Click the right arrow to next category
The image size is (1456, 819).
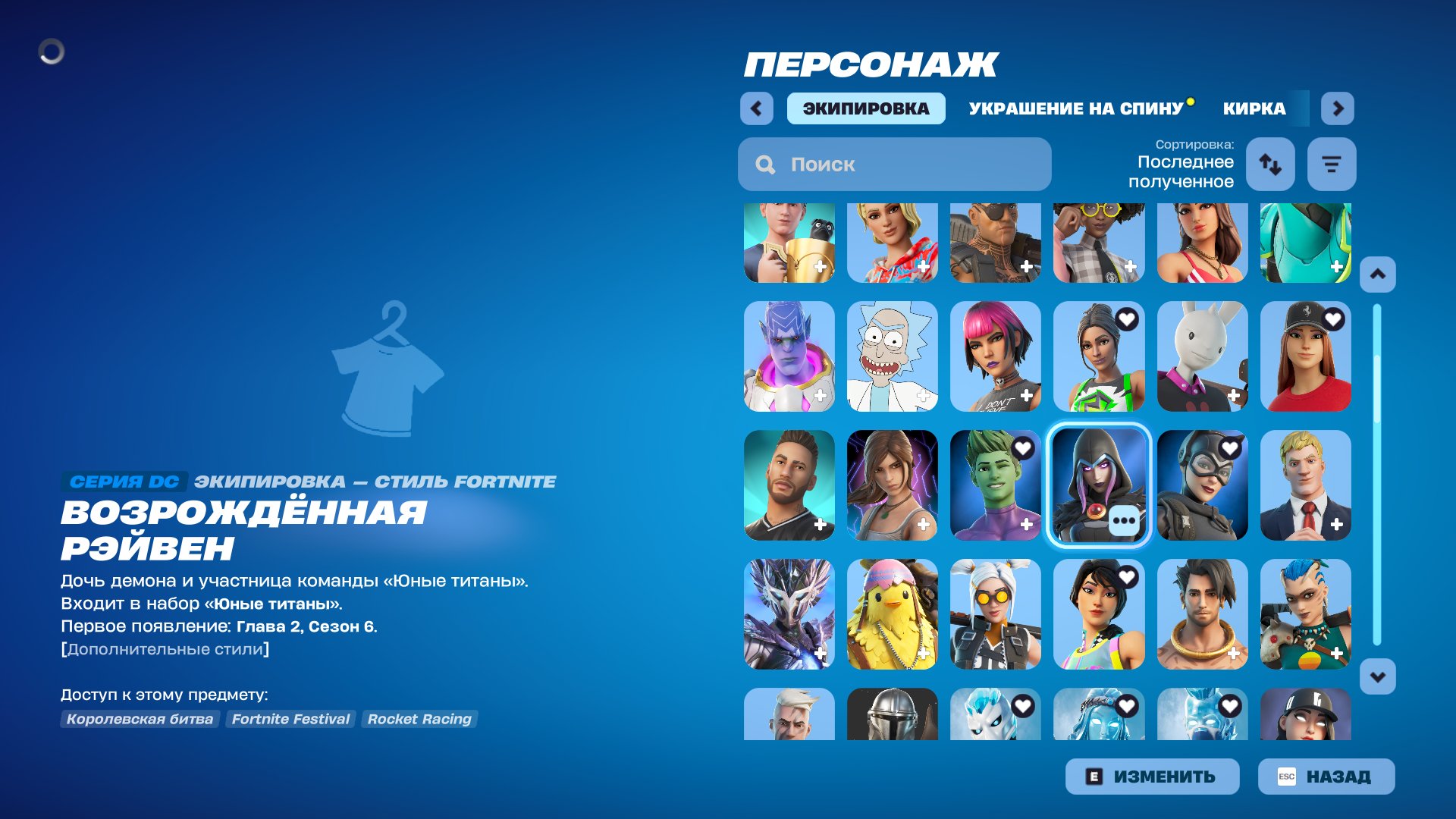pyautogui.click(x=1337, y=108)
